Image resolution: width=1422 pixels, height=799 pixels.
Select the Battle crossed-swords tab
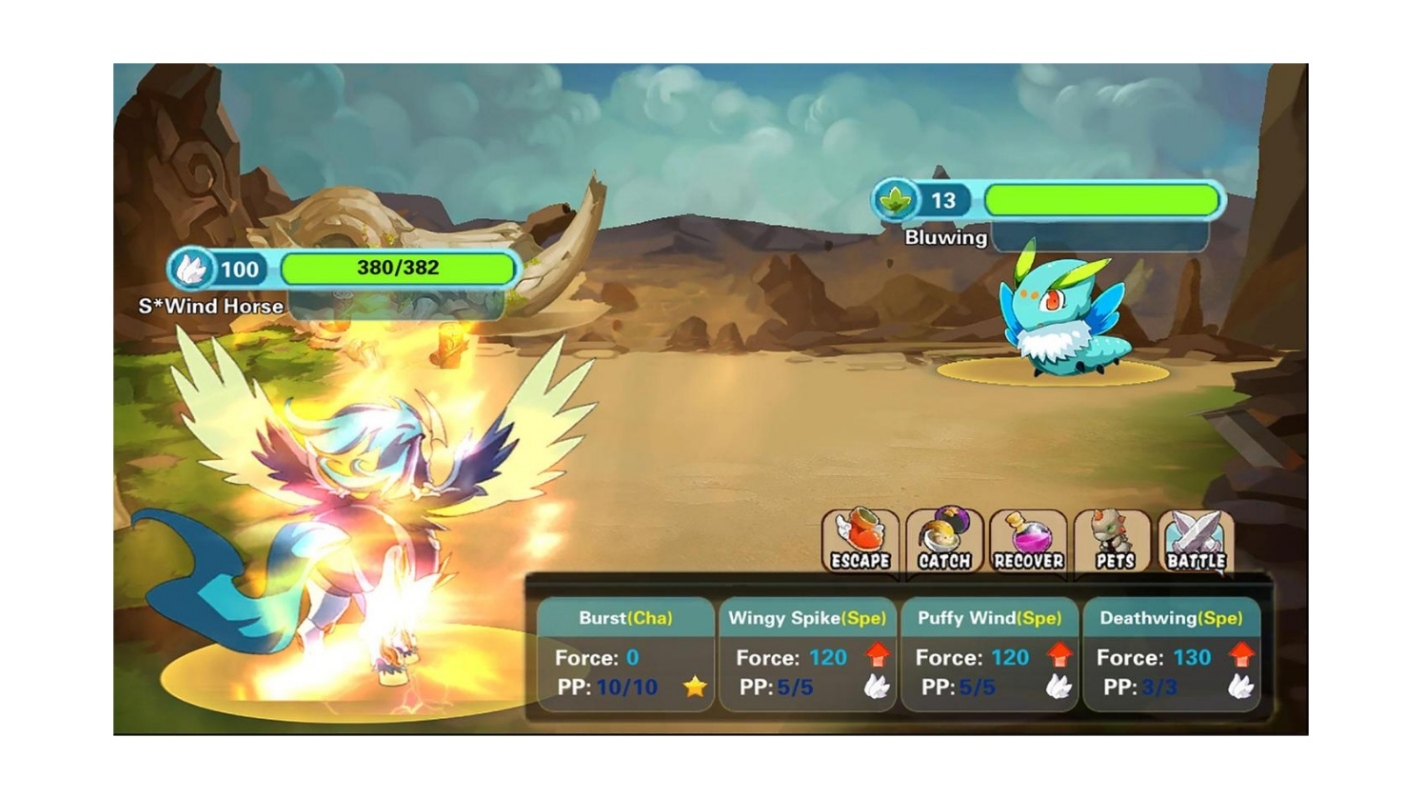[x=1196, y=543]
